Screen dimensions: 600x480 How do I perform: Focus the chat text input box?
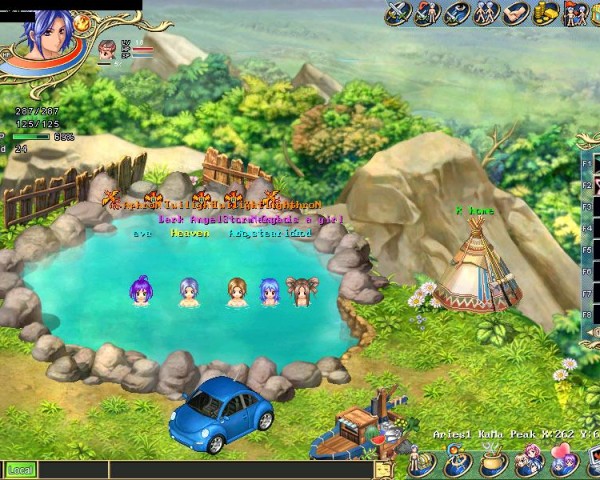pos(200,469)
